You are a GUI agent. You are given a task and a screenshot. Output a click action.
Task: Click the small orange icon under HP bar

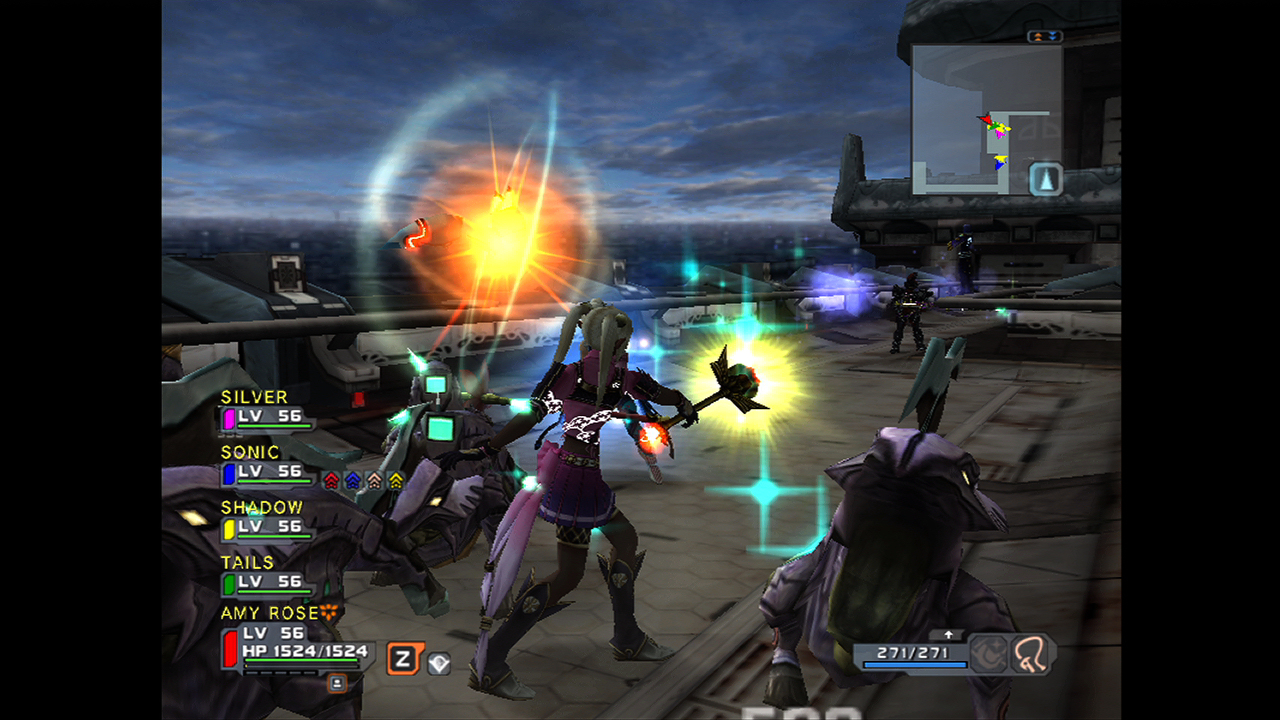[x=337, y=683]
